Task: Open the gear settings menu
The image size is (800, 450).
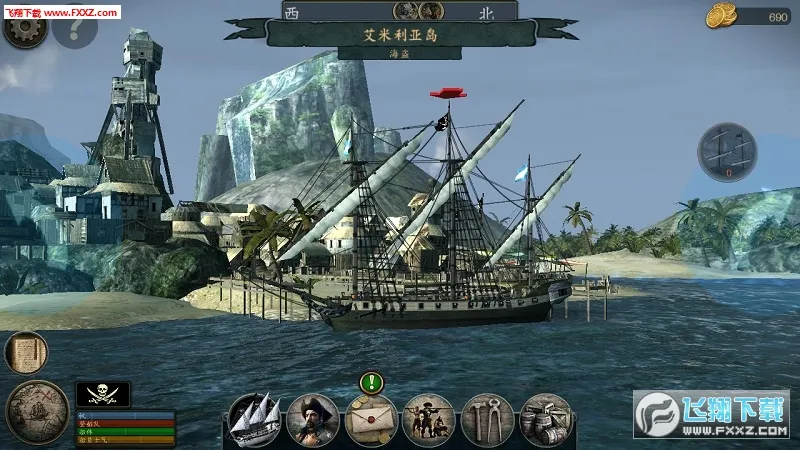Action: (x=24, y=29)
